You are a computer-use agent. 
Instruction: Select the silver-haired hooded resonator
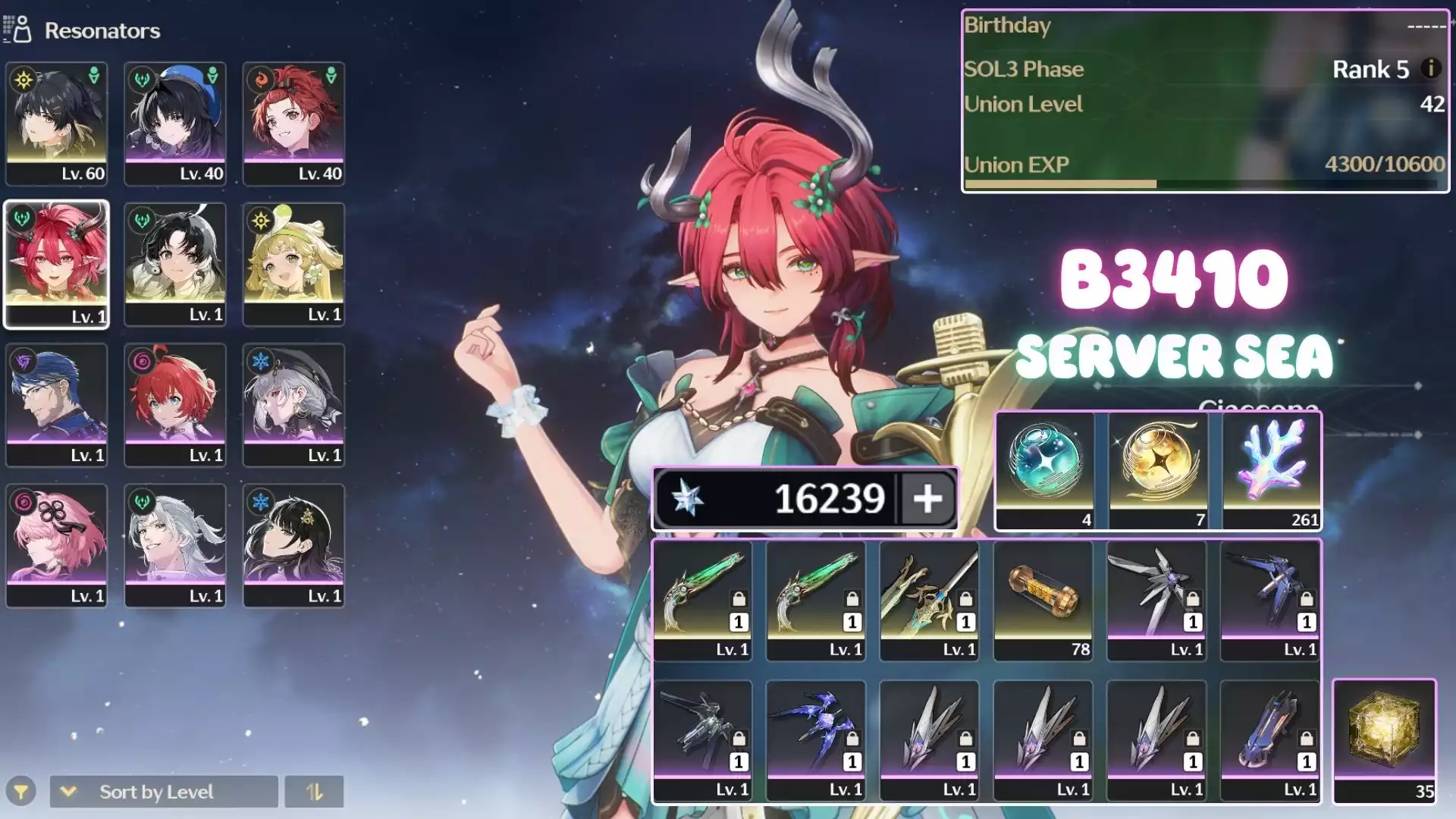coord(293,404)
